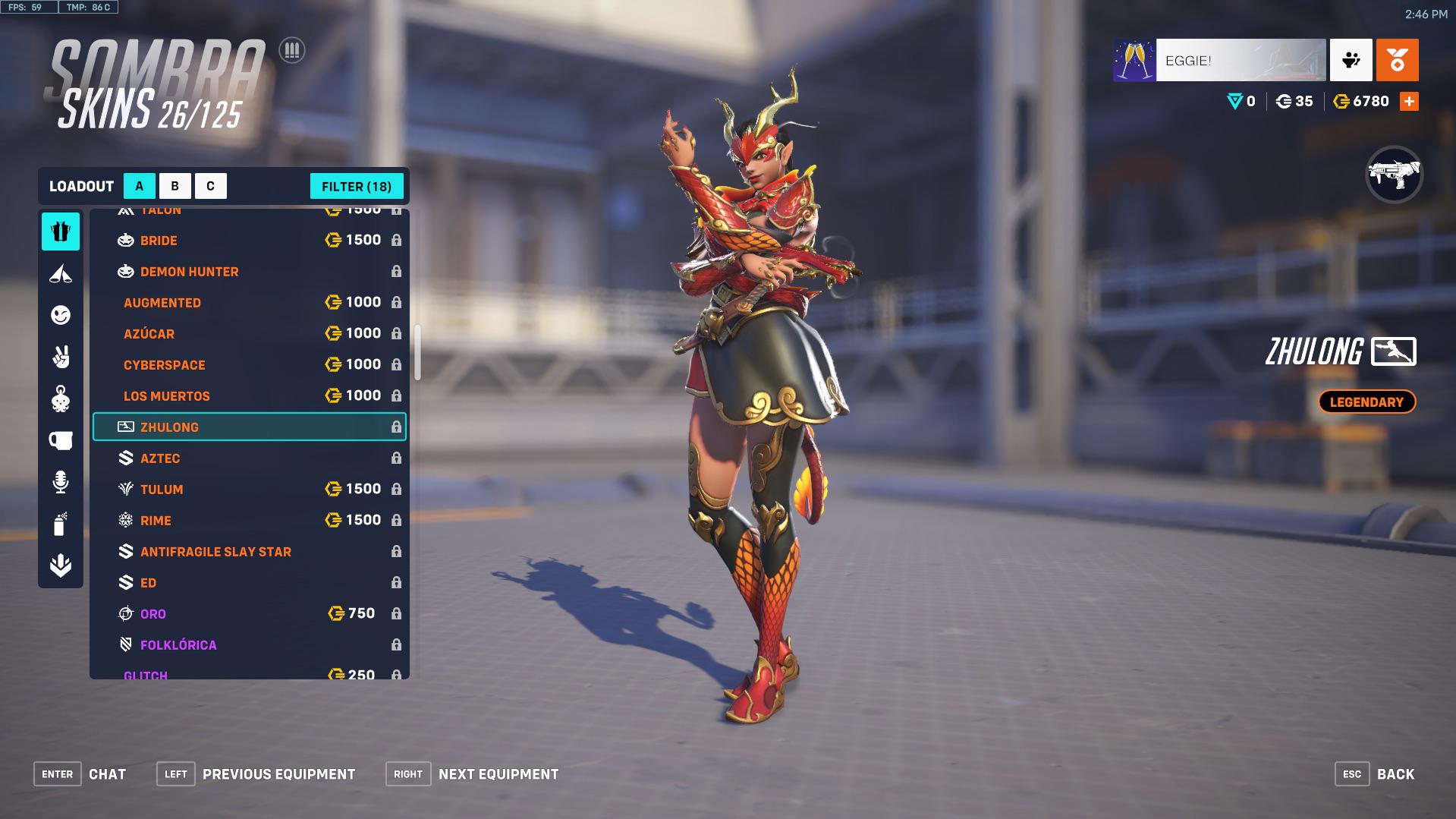Click the plus button to buy coins
Image resolution: width=1456 pixels, height=819 pixels.
(x=1410, y=99)
